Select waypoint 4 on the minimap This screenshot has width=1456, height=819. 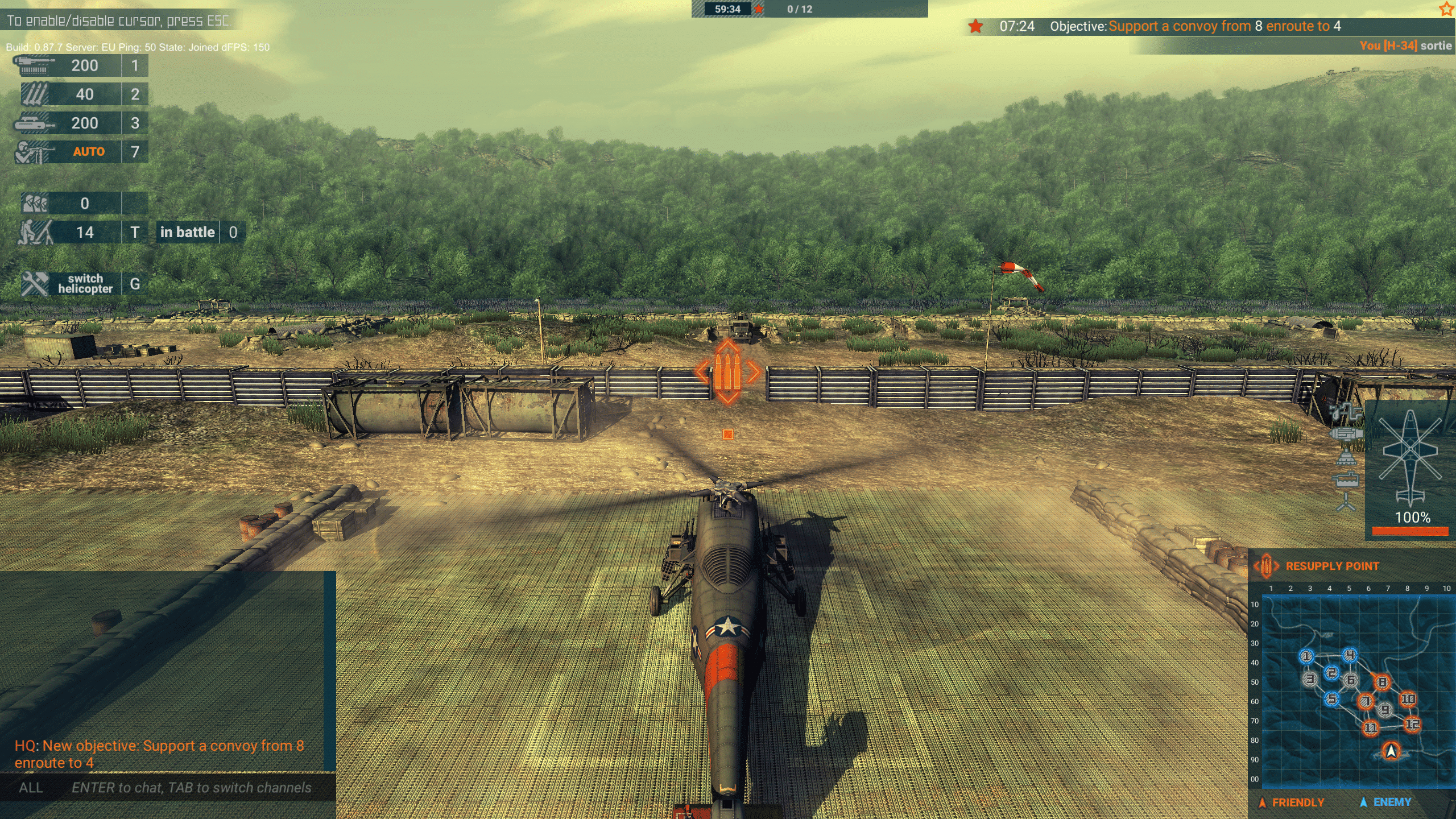click(x=1350, y=655)
